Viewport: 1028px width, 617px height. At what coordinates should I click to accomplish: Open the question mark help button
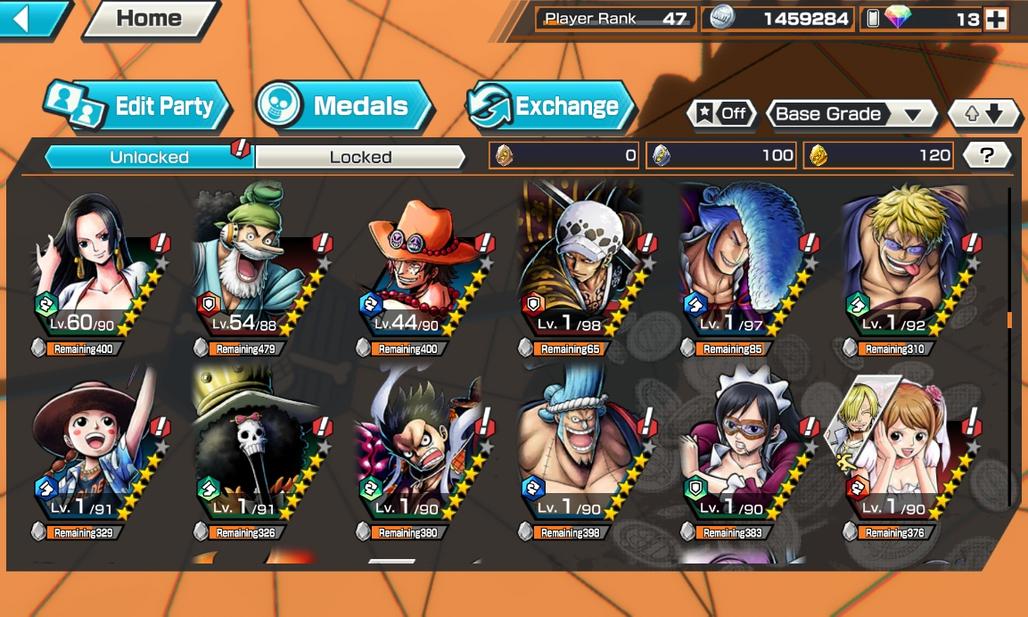[987, 155]
